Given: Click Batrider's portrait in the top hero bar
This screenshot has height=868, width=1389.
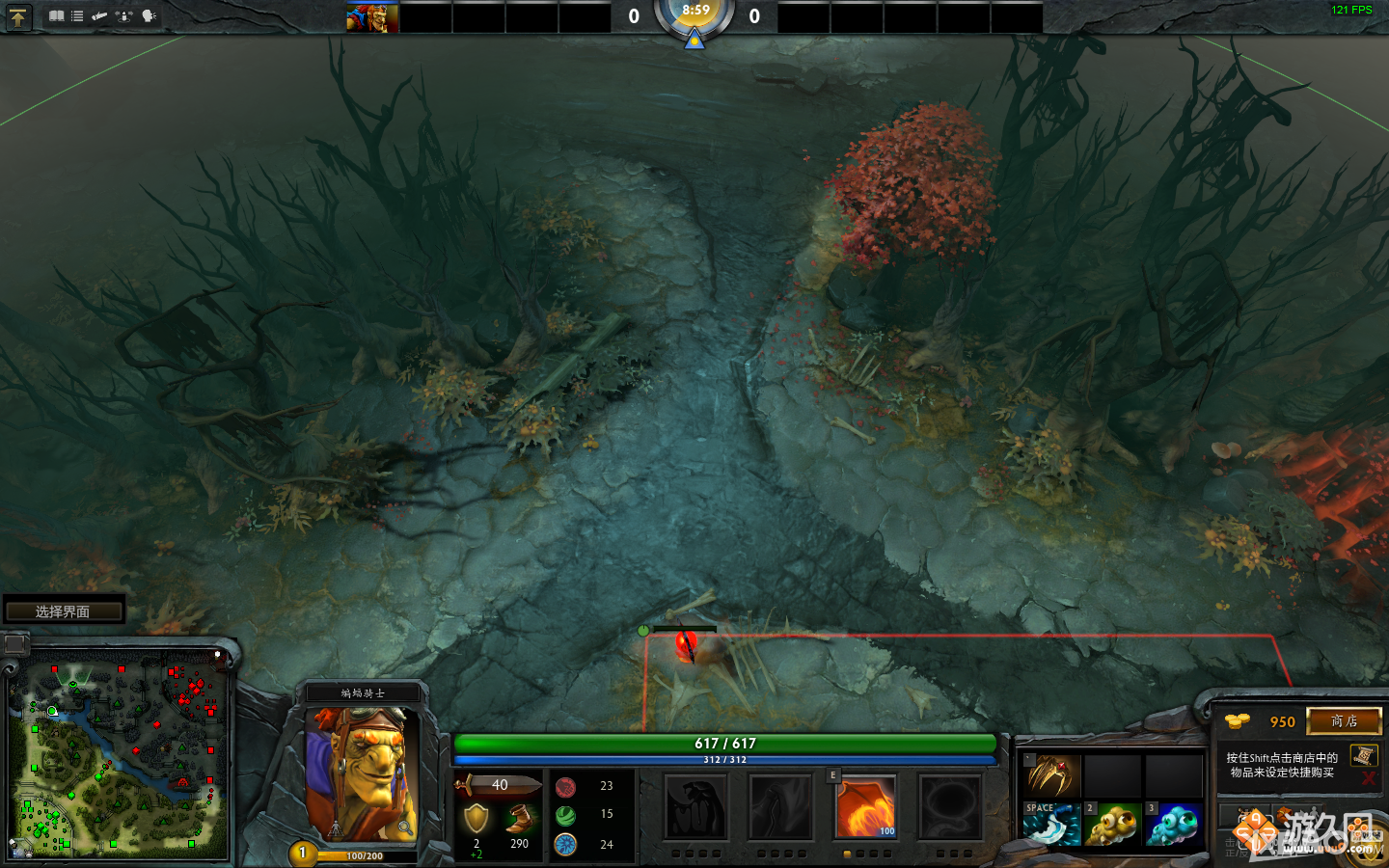Looking at the screenshot, I should pyautogui.click(x=371, y=16).
